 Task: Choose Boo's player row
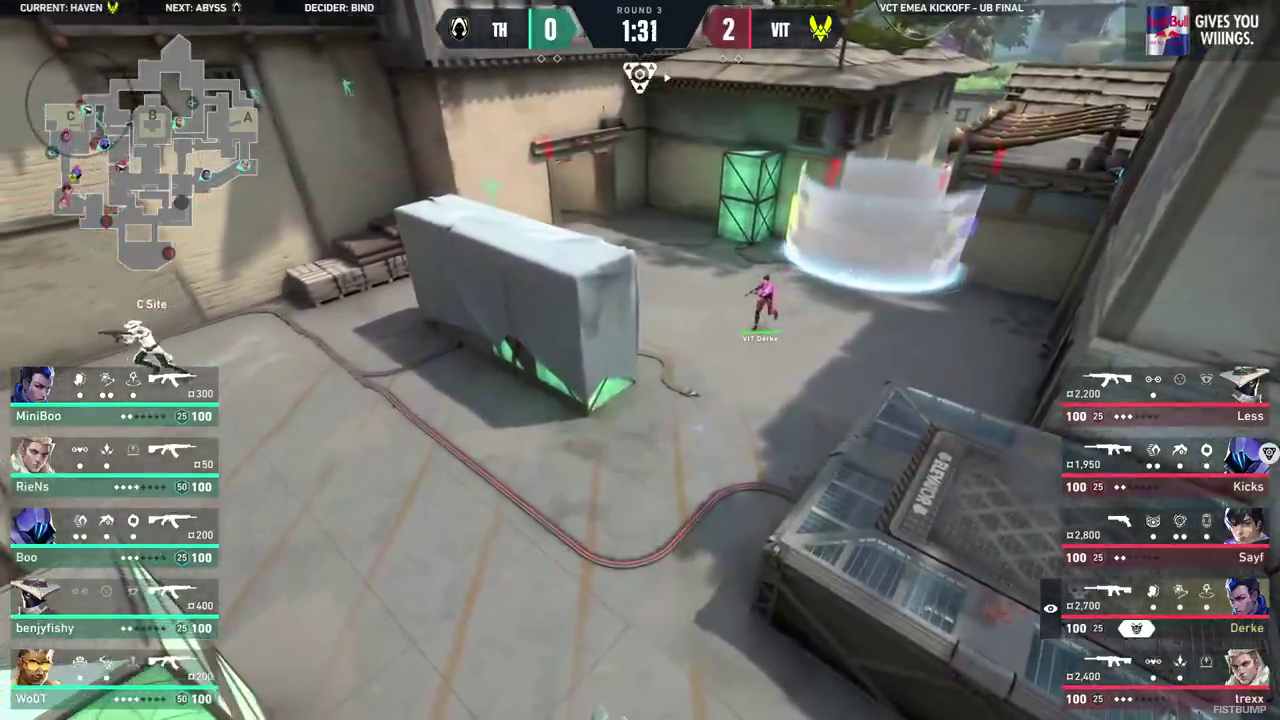[x=115, y=539]
